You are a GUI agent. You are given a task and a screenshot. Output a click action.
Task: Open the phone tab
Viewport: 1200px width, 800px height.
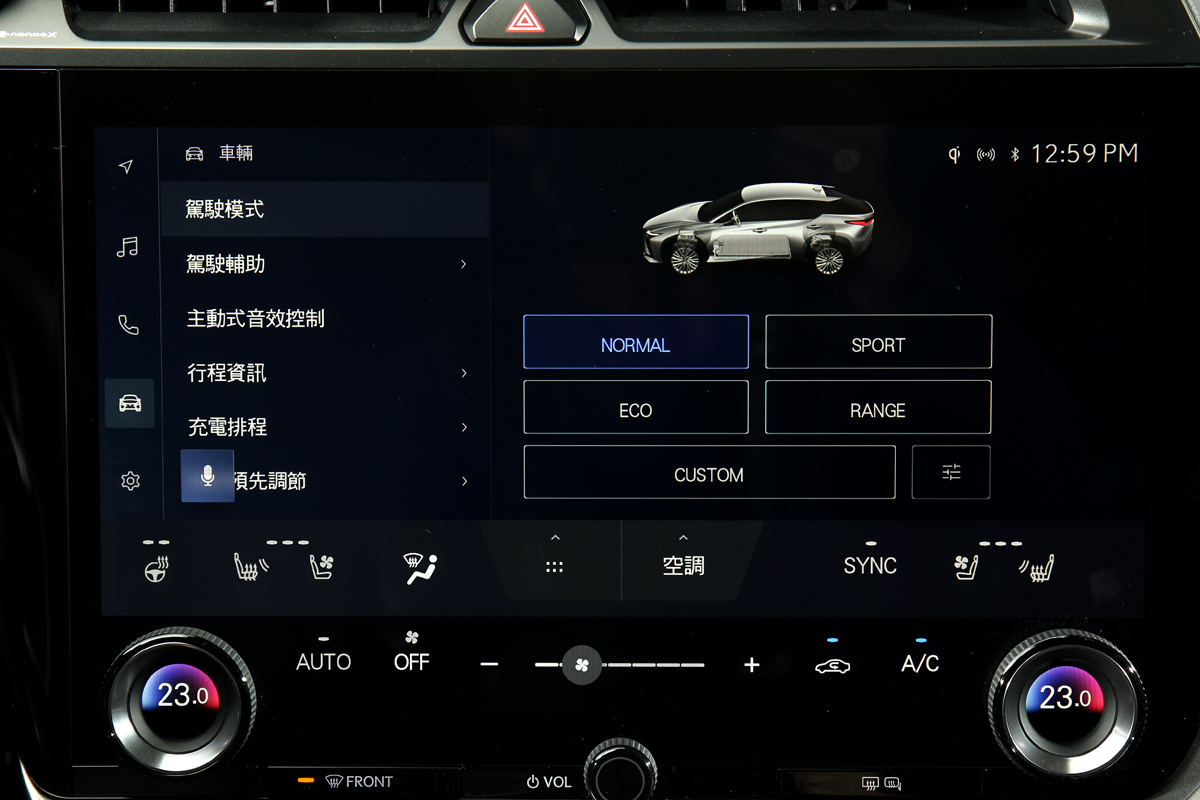128,325
